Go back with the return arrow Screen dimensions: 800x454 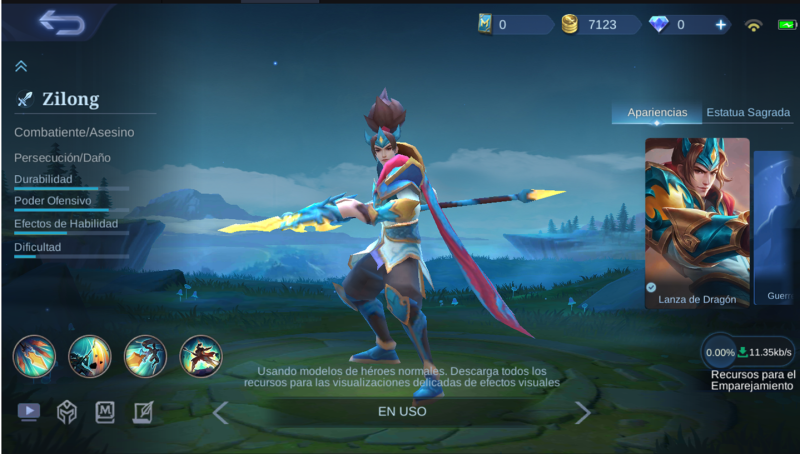pos(62,22)
